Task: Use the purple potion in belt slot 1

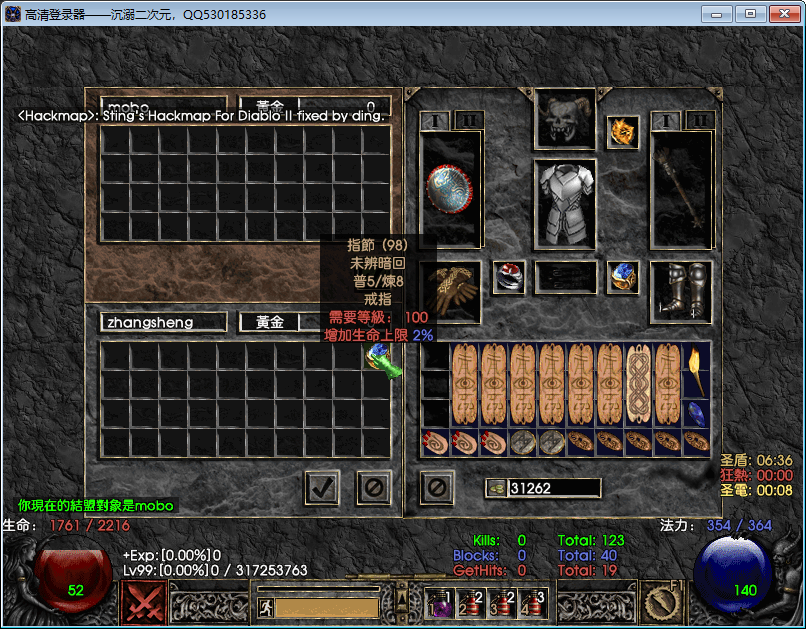Action: point(441,603)
